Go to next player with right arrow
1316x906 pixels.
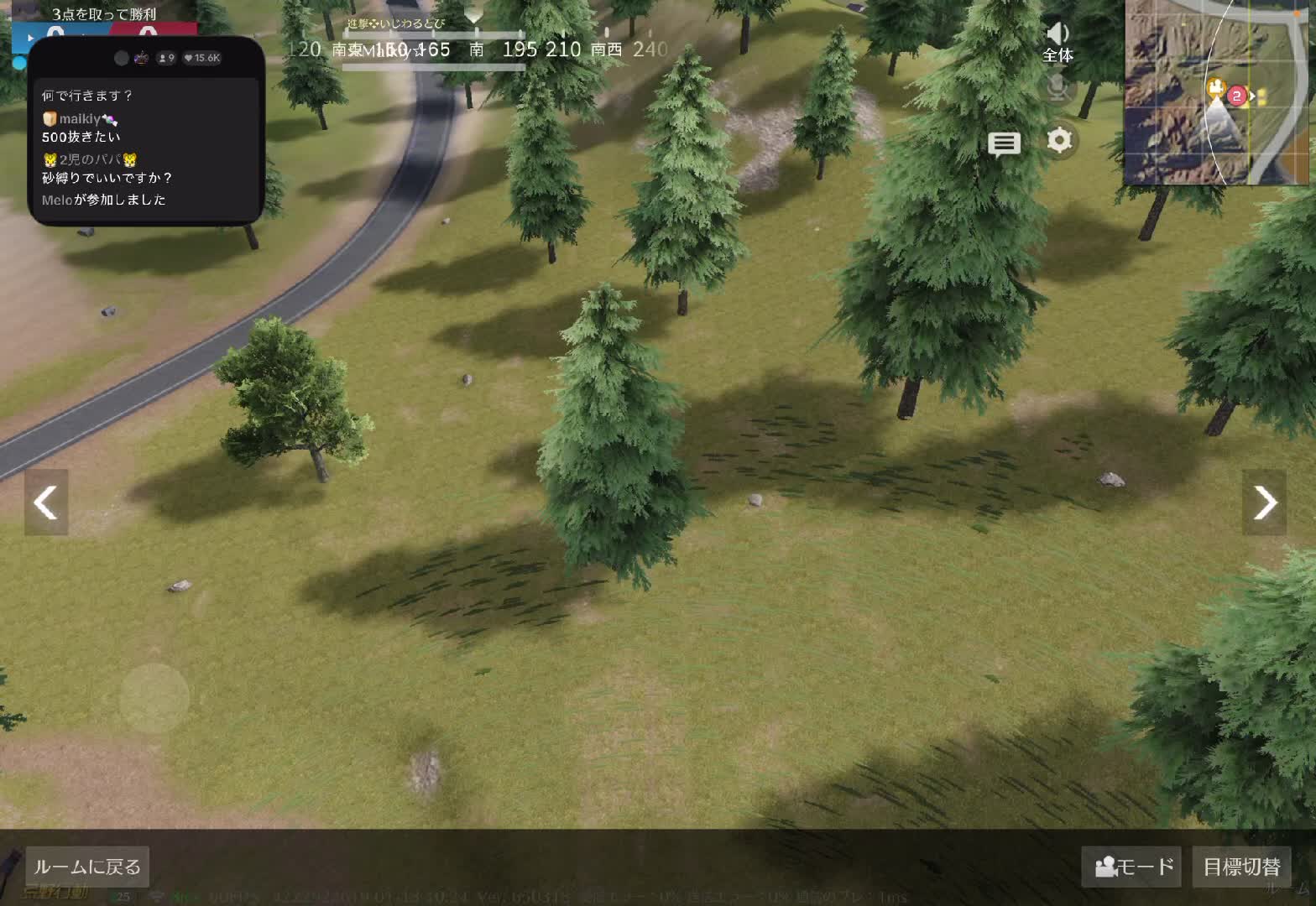(x=1264, y=502)
